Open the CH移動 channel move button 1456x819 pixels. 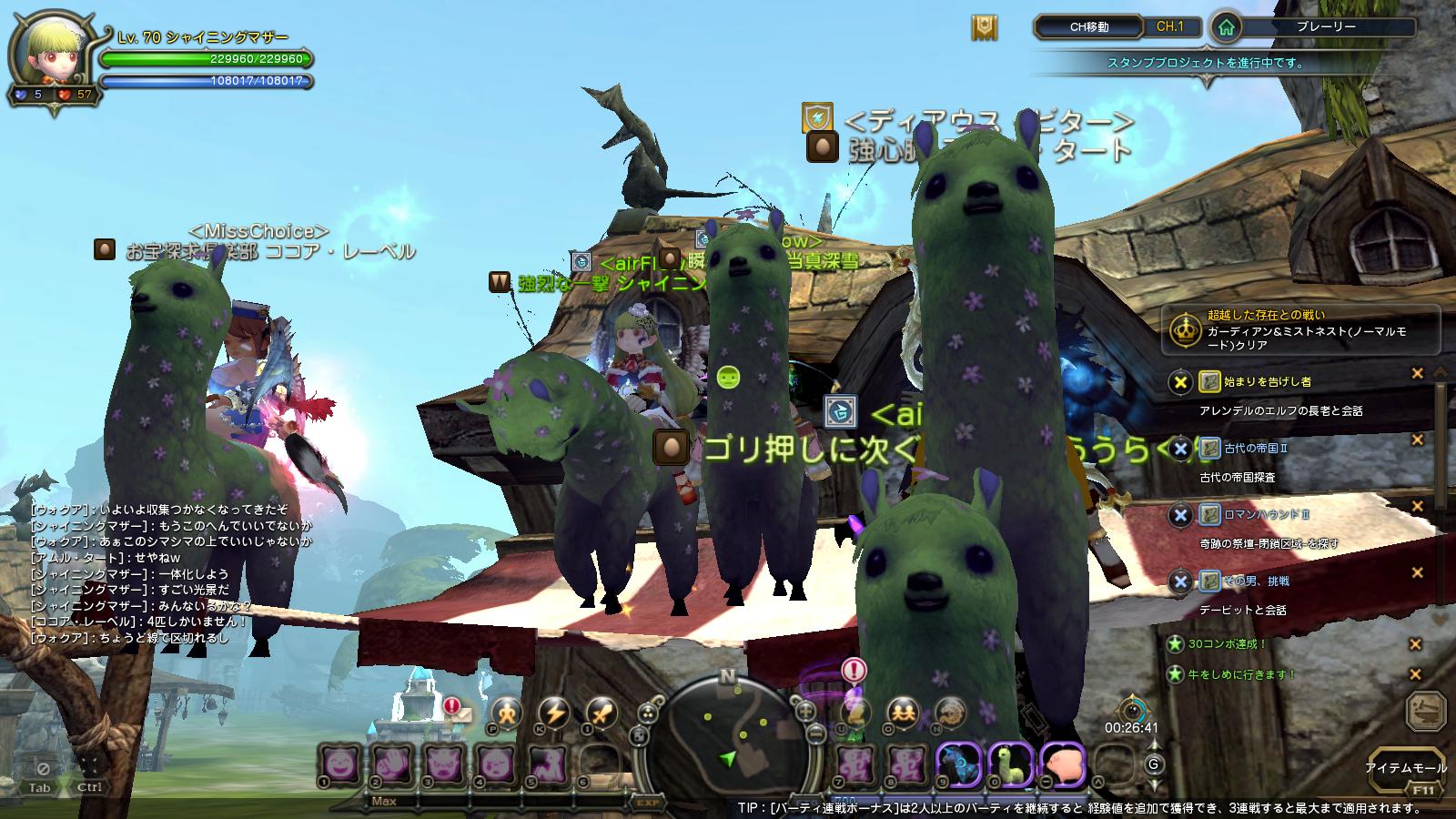click(1088, 26)
